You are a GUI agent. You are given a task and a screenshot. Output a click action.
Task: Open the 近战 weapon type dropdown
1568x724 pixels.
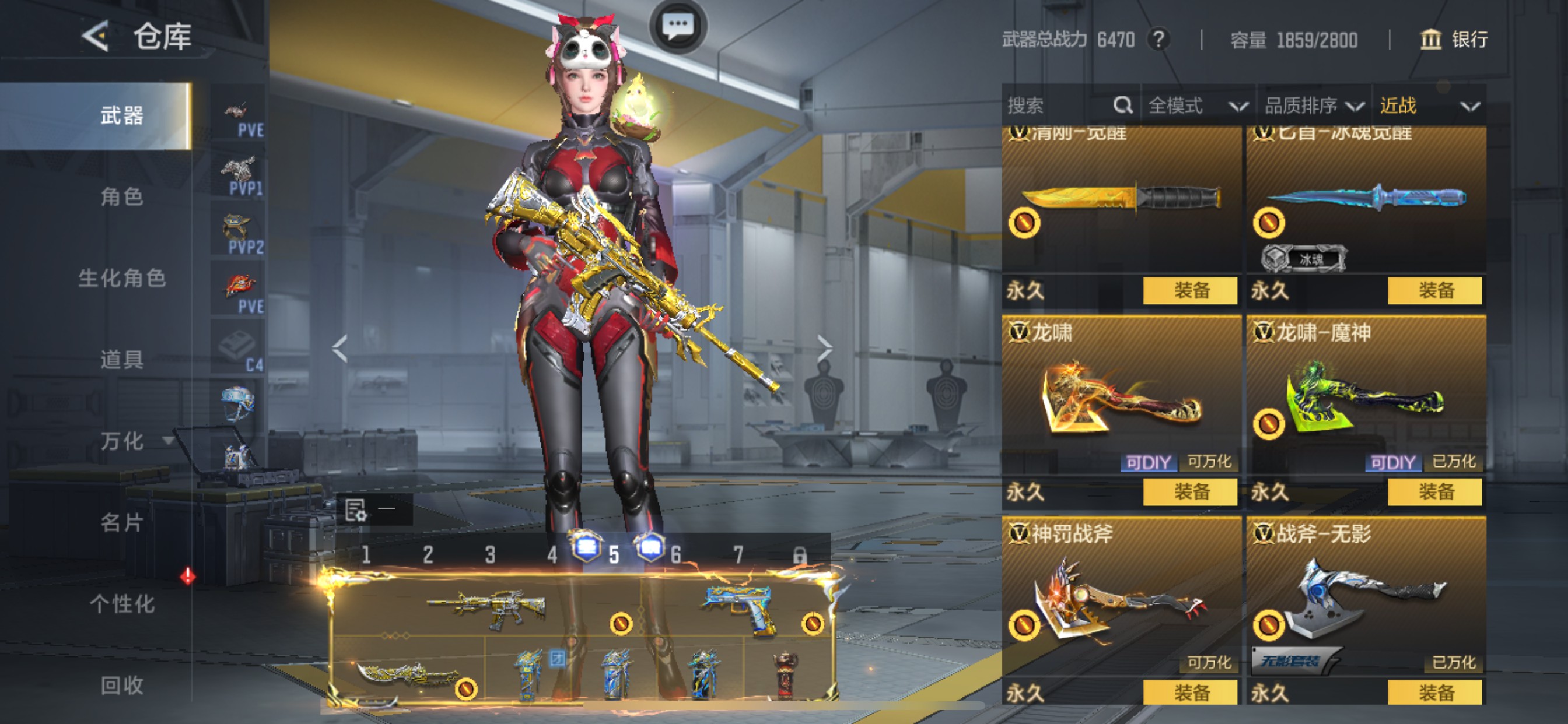click(x=1428, y=106)
